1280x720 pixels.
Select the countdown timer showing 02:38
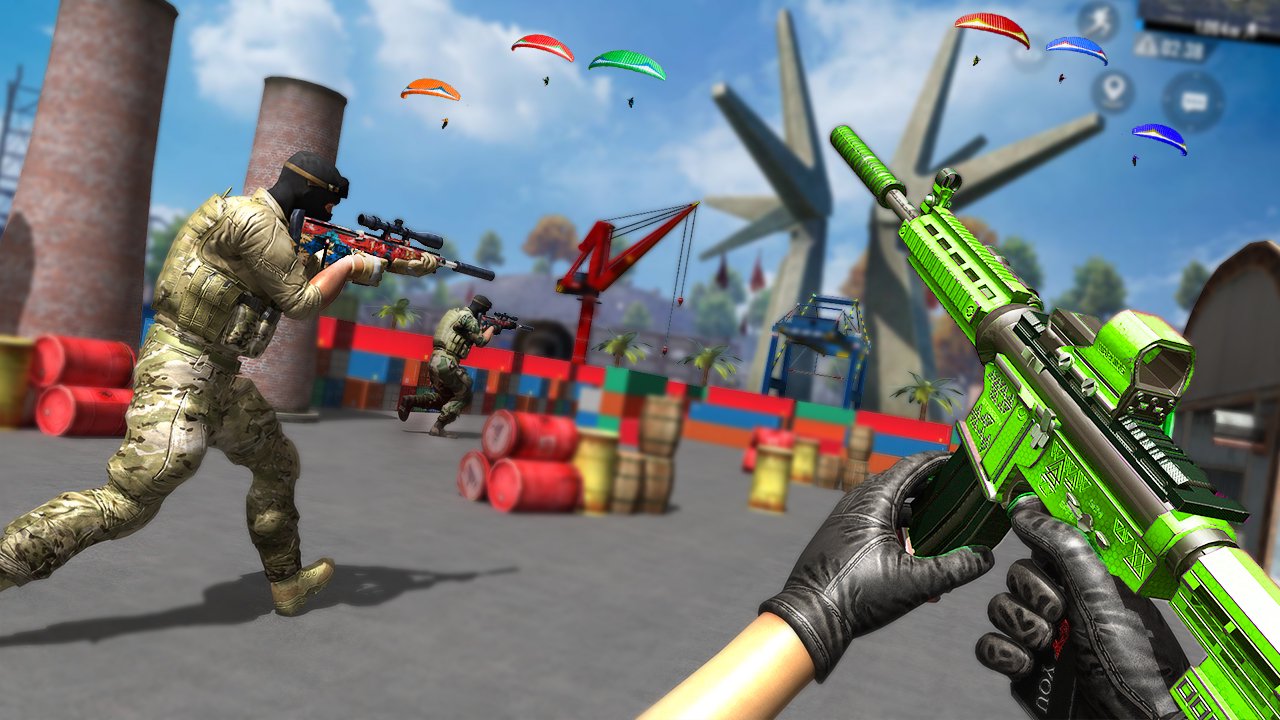tap(1184, 46)
